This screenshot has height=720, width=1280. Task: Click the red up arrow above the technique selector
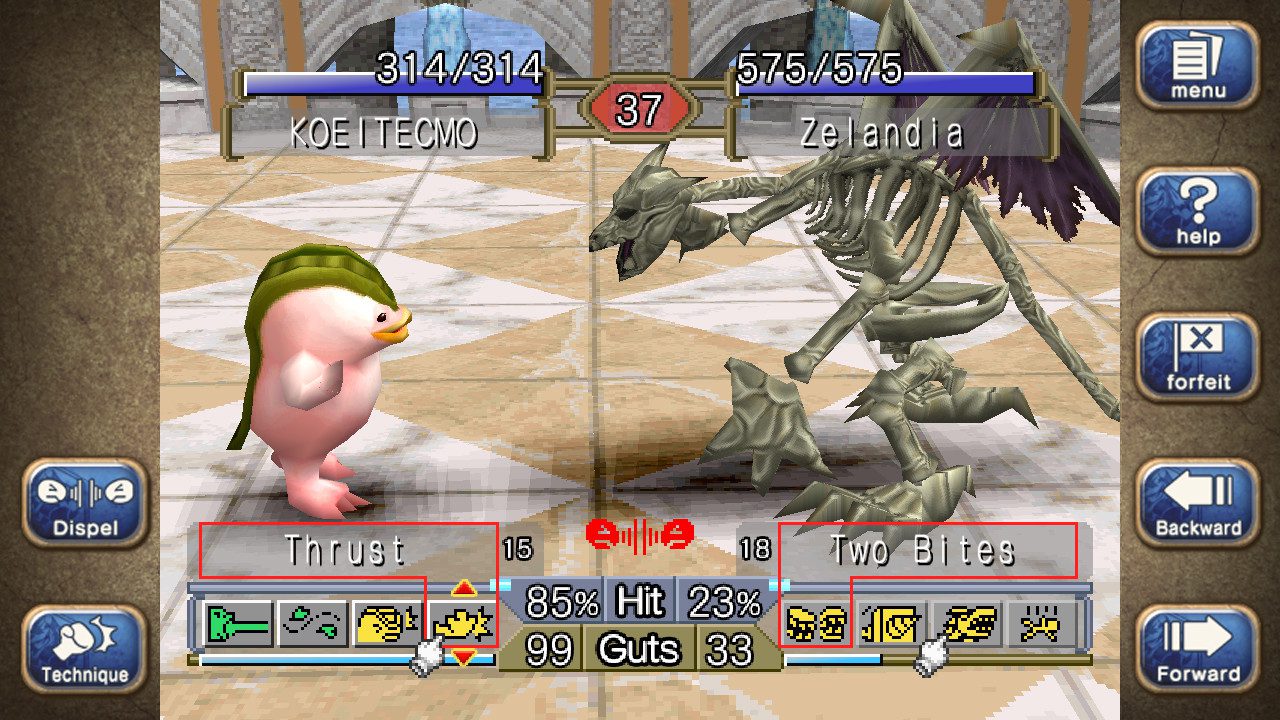[464, 587]
